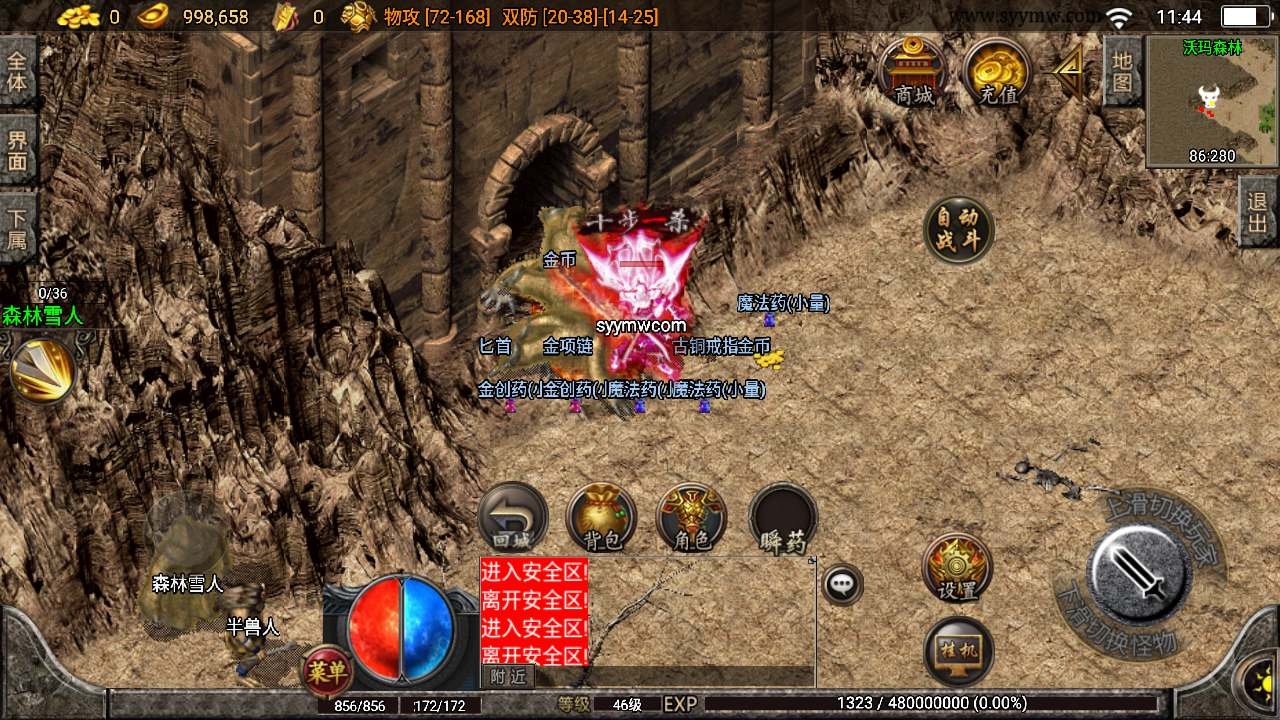Open the 菜单 menu button
1280x720 pixels.
pyautogui.click(x=327, y=671)
